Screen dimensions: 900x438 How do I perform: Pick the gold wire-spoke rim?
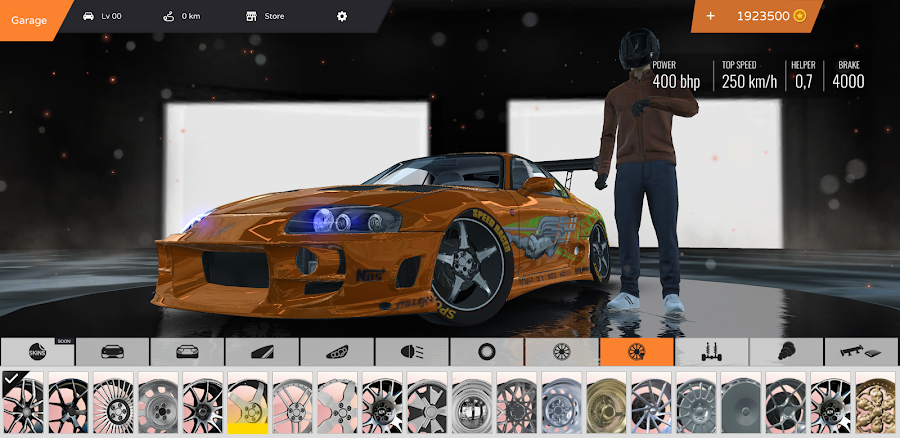click(x=607, y=404)
